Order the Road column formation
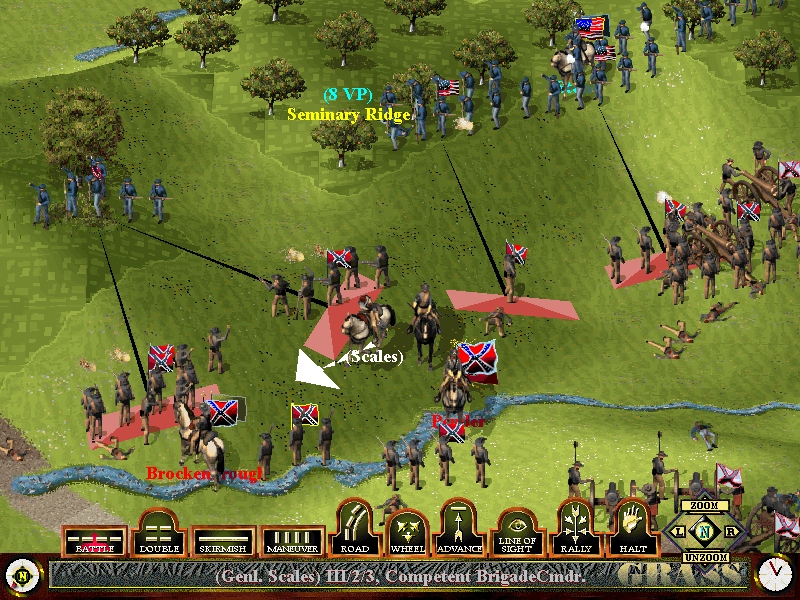 click(354, 530)
